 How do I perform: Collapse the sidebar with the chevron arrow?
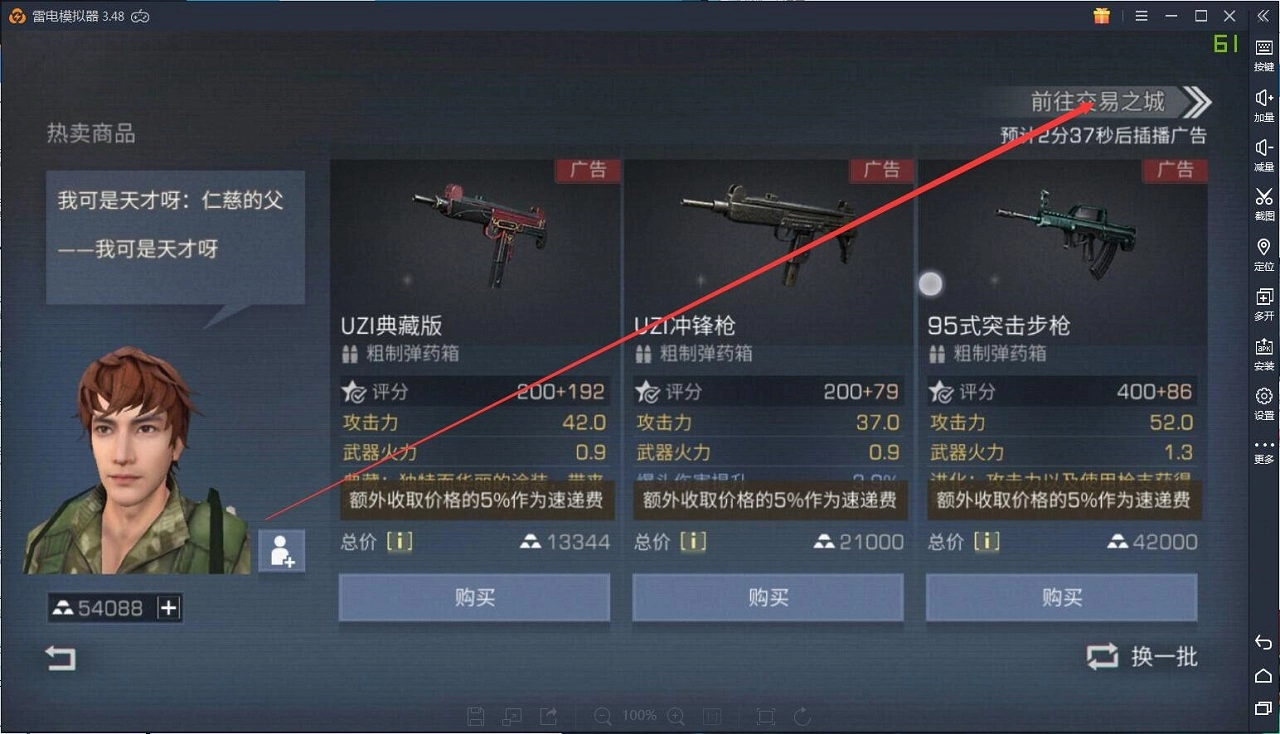[x=1263, y=16]
